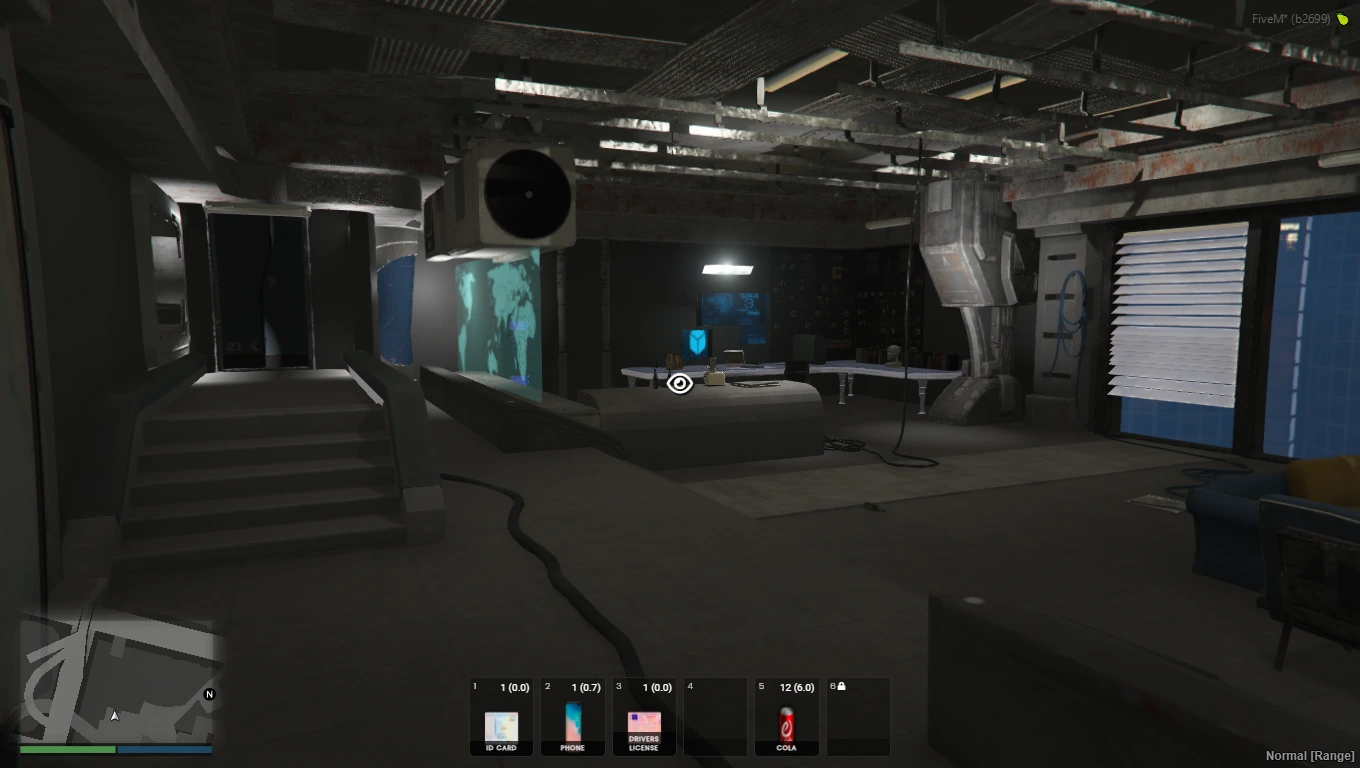Select the locked sixth hotbar slot
1360x768 pixels.
[858, 717]
